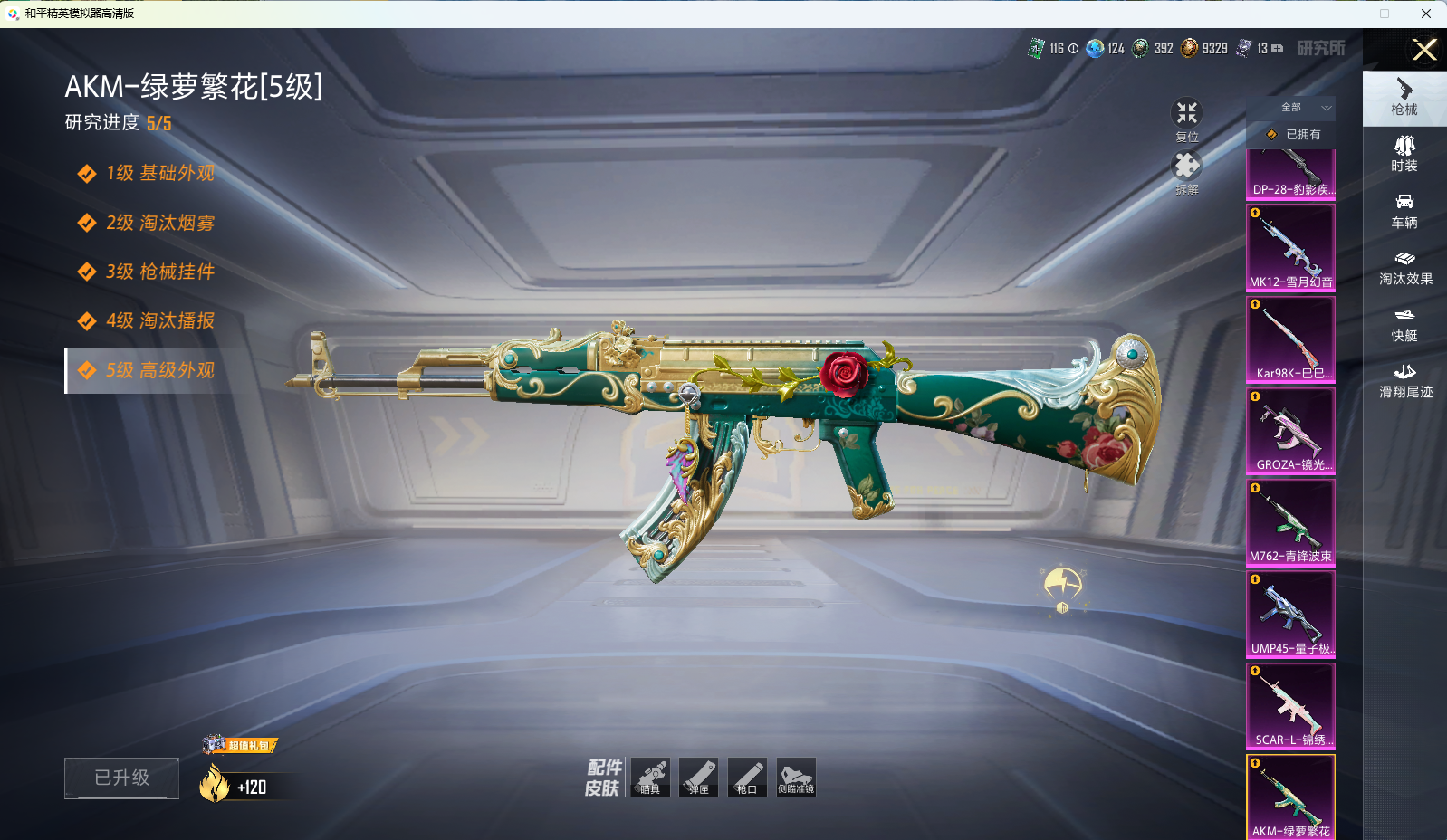Screen dimensions: 1447x840
Task: Show level 4 淘汰播报 entry
Action: (x=159, y=320)
